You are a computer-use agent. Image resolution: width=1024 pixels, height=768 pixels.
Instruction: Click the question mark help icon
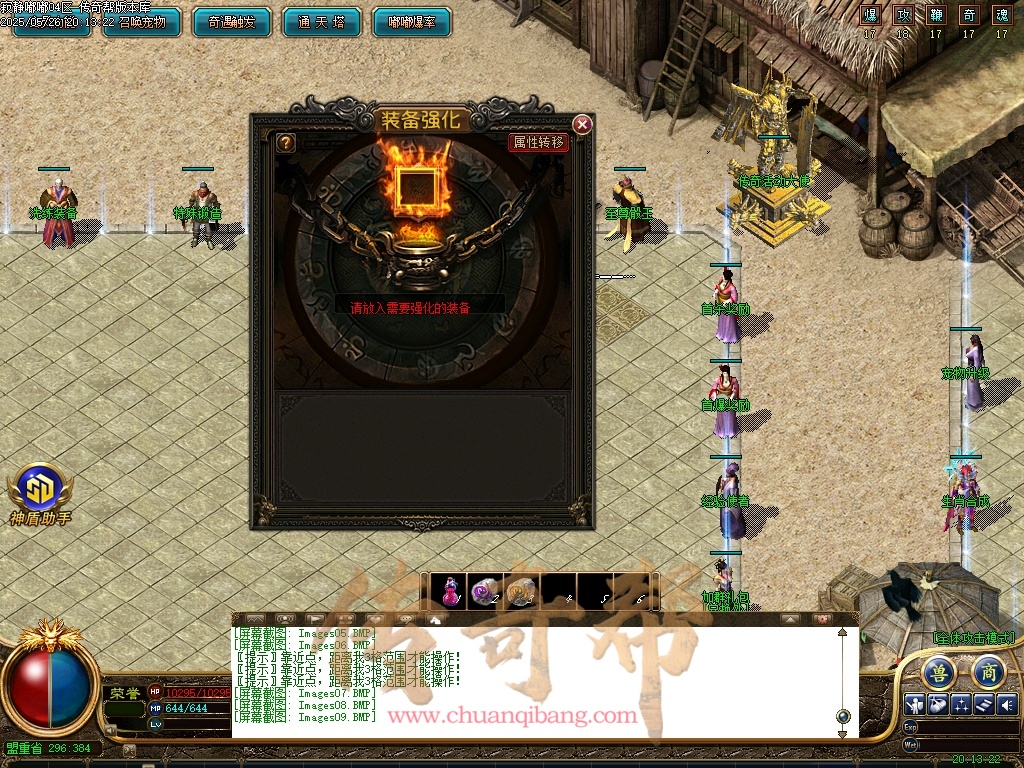pyautogui.click(x=286, y=143)
